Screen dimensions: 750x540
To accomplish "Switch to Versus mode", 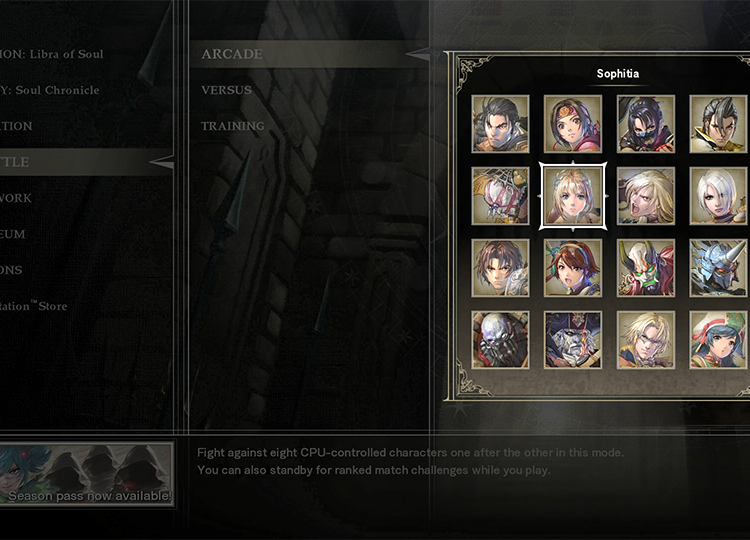I will coord(226,90).
